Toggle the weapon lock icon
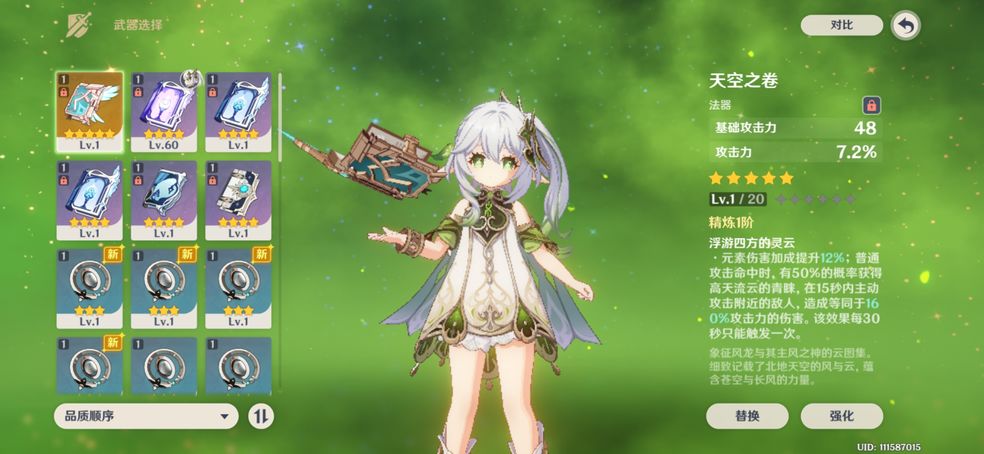This screenshot has width=984, height=454. click(x=871, y=104)
